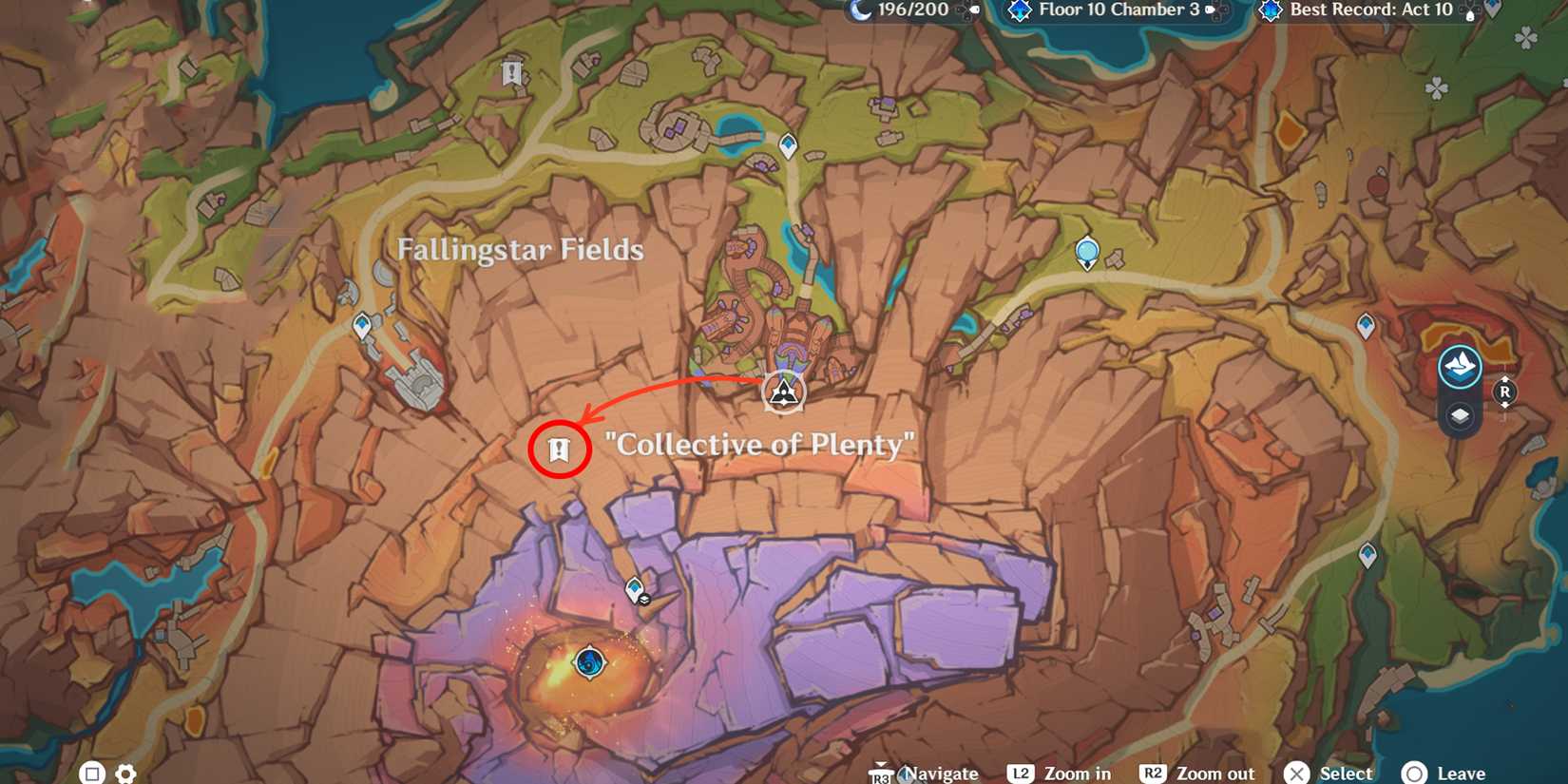This screenshot has width=1568, height=784.
Task: Open map settings via the gear icon
Action: click(x=126, y=773)
